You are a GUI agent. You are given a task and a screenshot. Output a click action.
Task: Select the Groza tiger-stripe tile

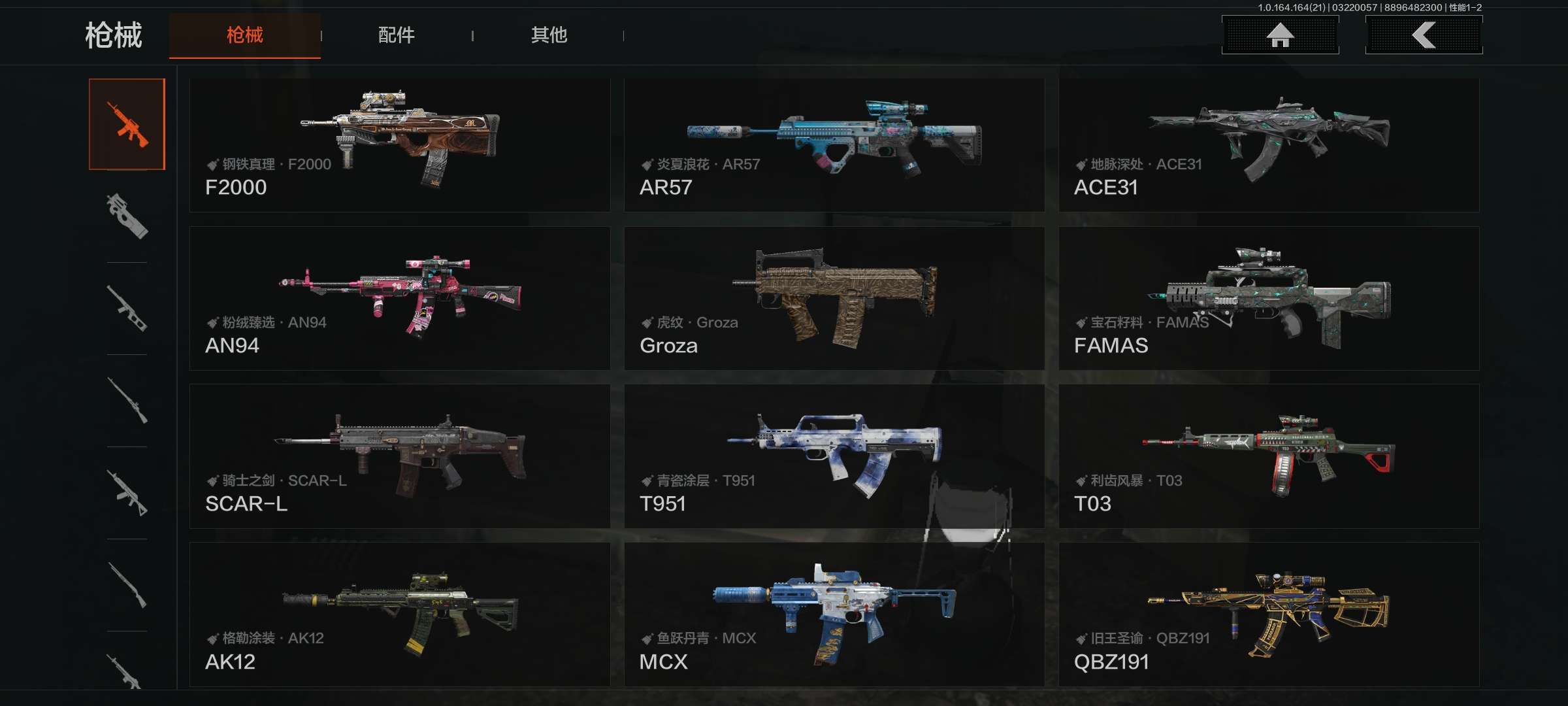[834, 298]
